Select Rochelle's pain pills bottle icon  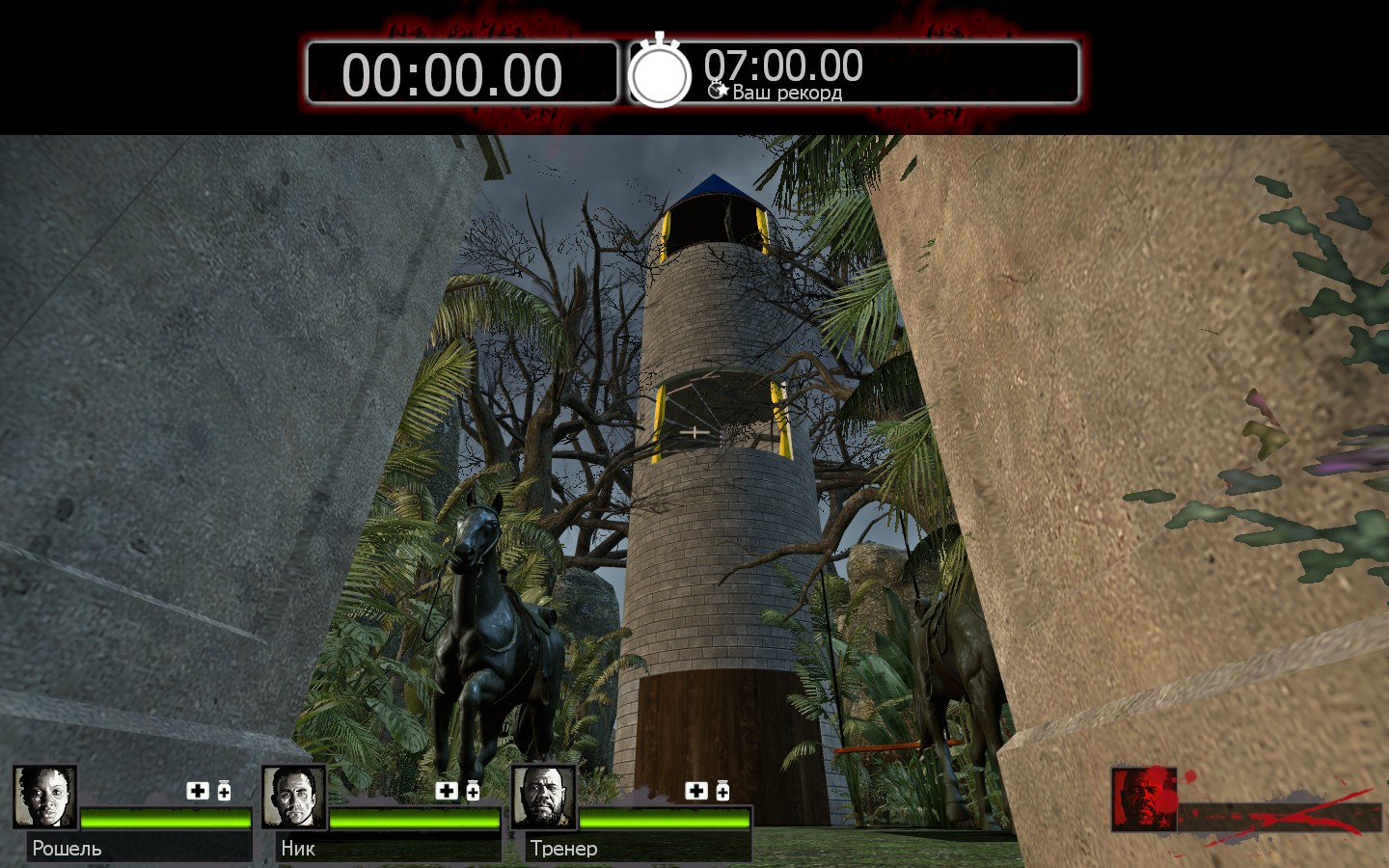(224, 791)
